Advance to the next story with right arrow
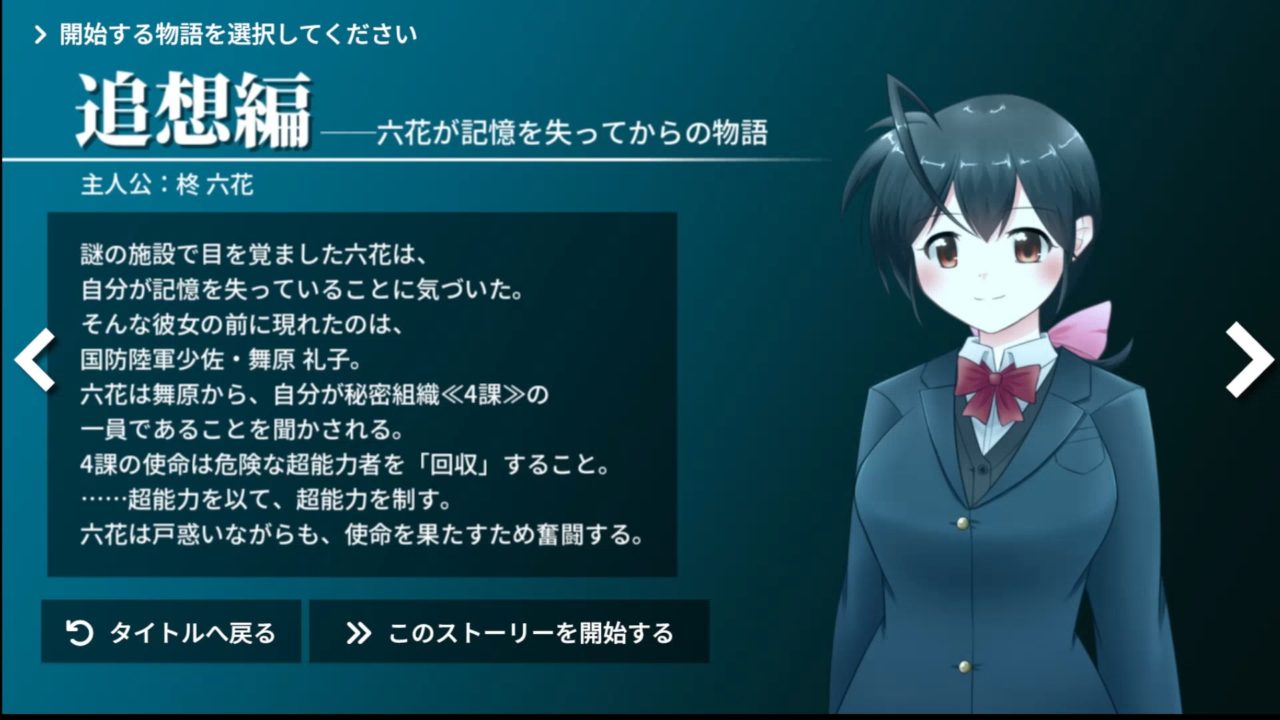Screen dimensions: 1280x720 [1248, 359]
